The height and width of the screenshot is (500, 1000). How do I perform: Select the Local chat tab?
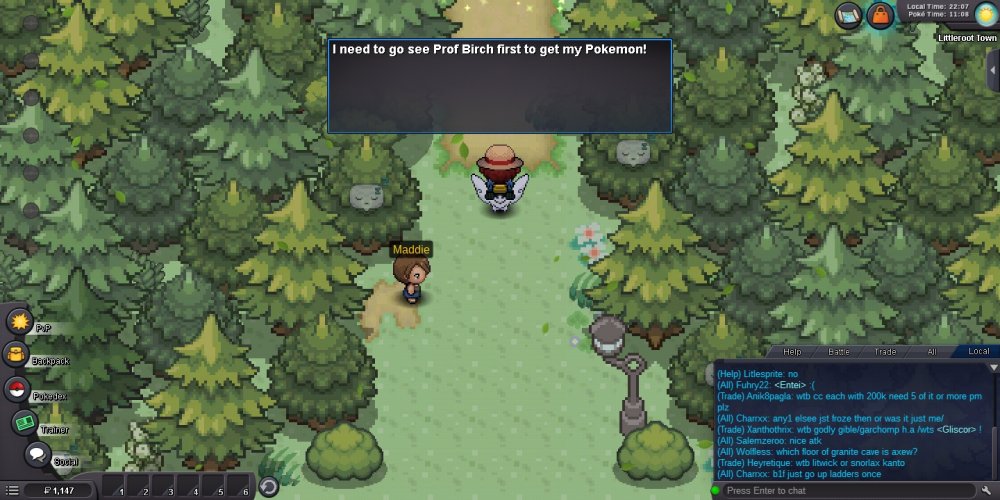click(978, 352)
